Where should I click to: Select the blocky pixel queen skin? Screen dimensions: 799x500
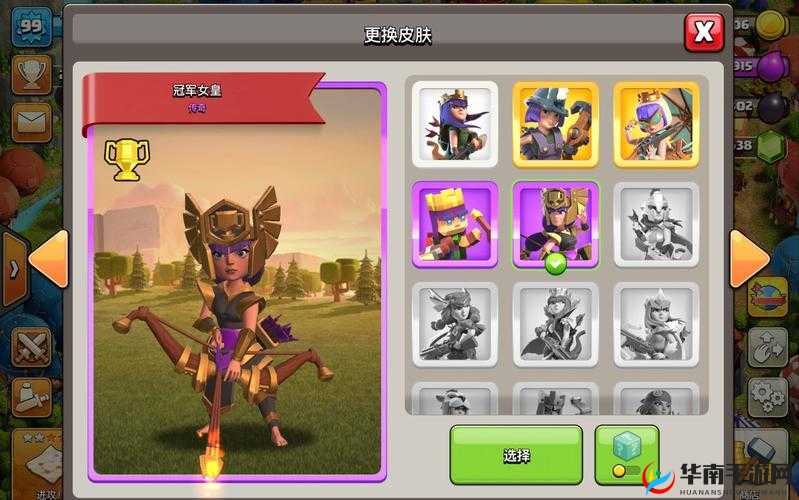[454, 224]
